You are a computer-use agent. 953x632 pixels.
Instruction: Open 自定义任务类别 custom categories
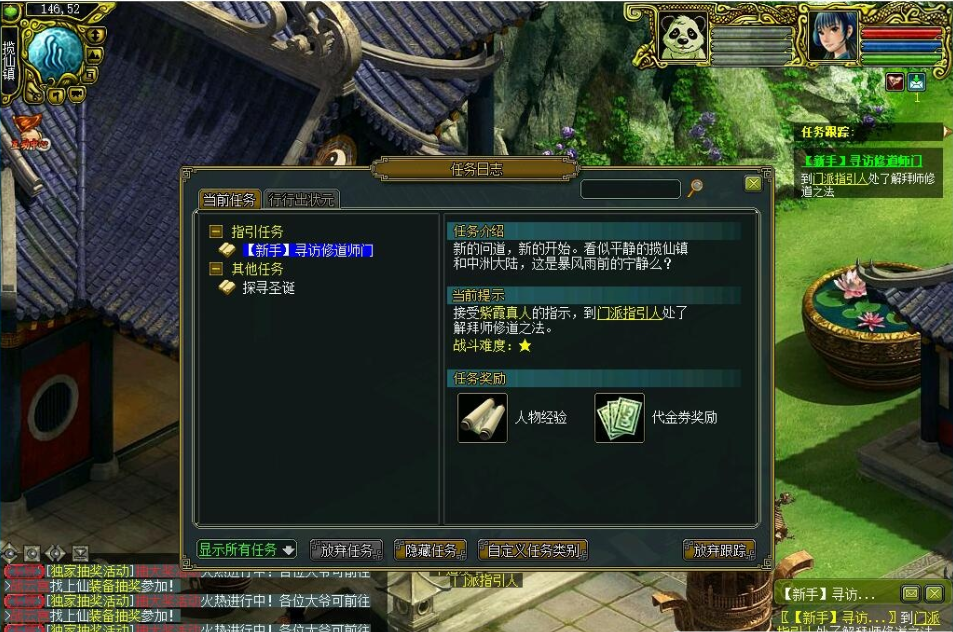(533, 550)
